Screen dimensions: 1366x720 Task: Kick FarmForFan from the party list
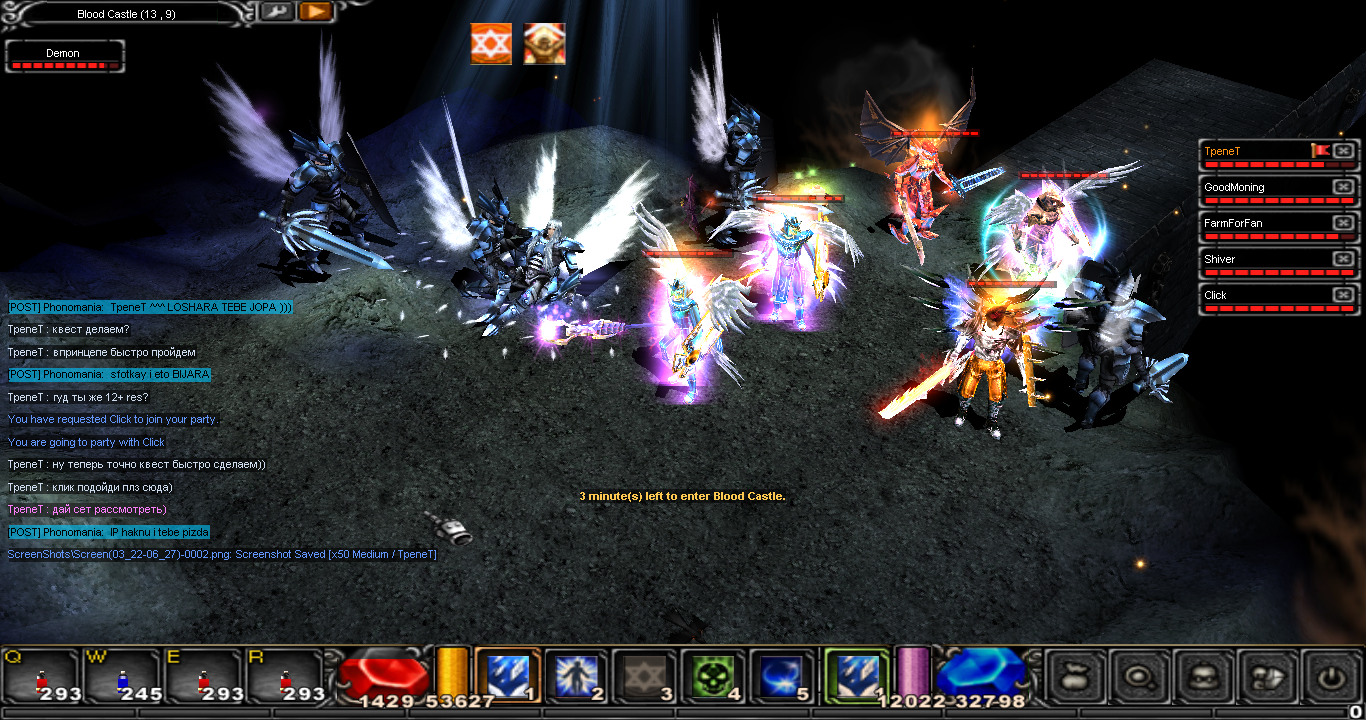click(1343, 223)
